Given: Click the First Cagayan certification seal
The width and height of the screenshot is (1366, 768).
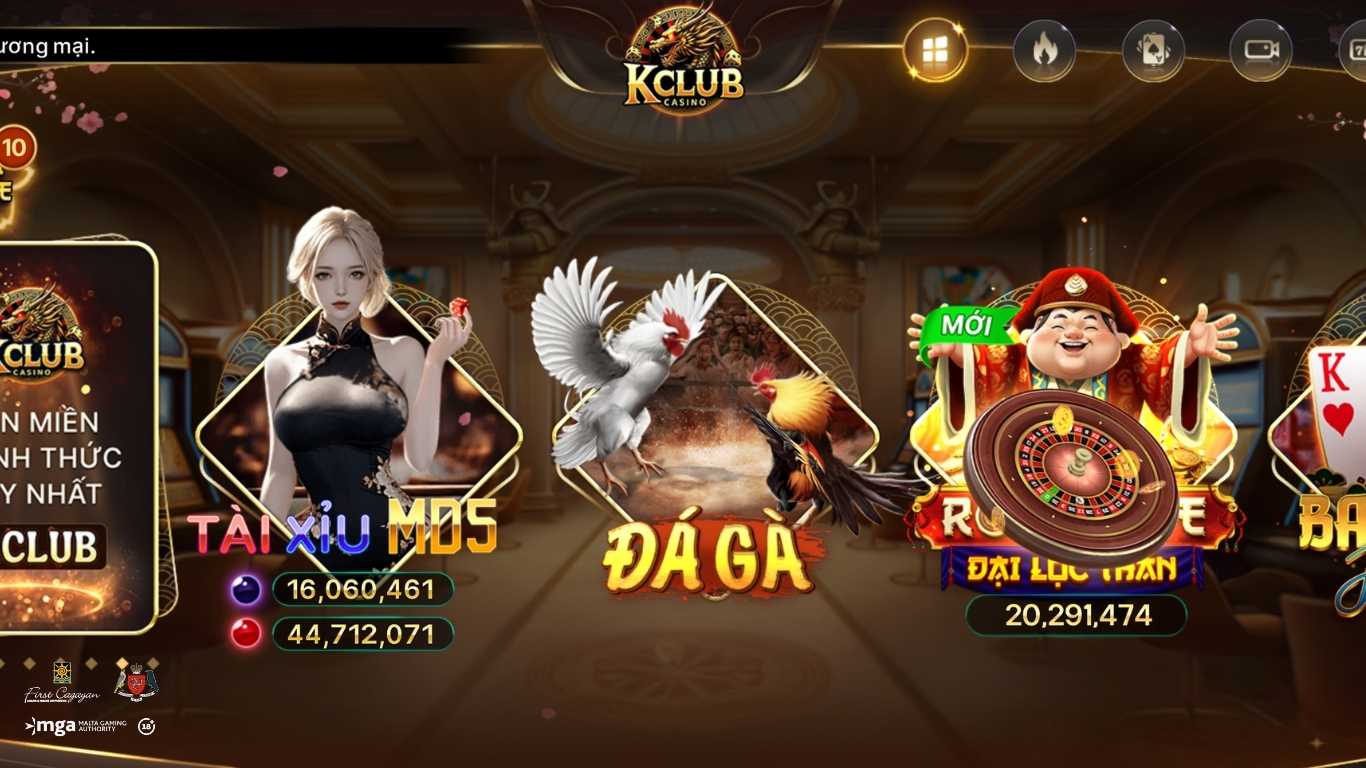Looking at the screenshot, I should point(62,680).
